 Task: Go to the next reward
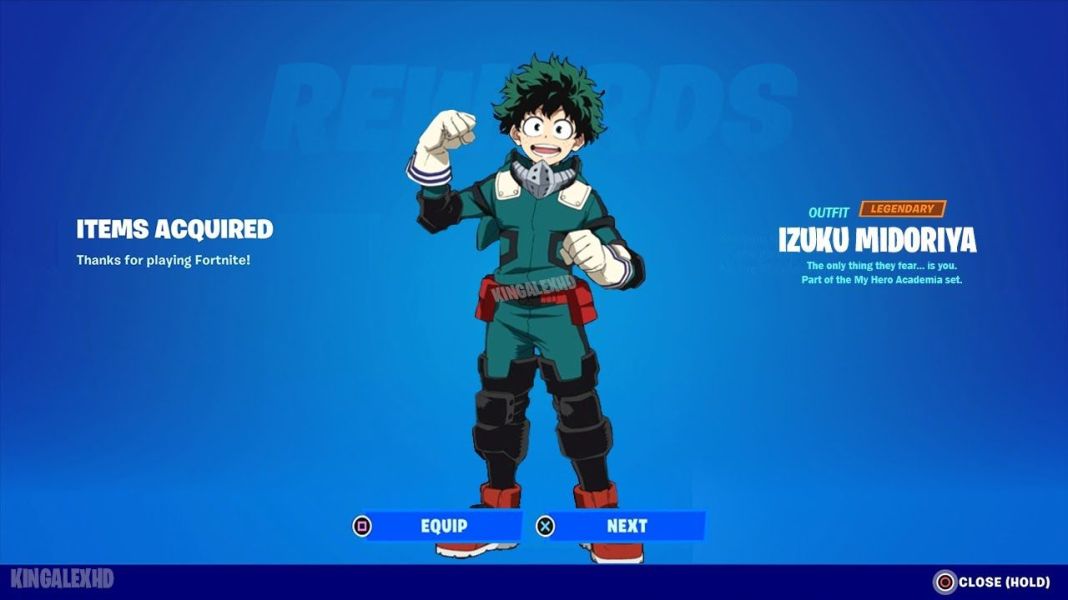[x=620, y=526]
